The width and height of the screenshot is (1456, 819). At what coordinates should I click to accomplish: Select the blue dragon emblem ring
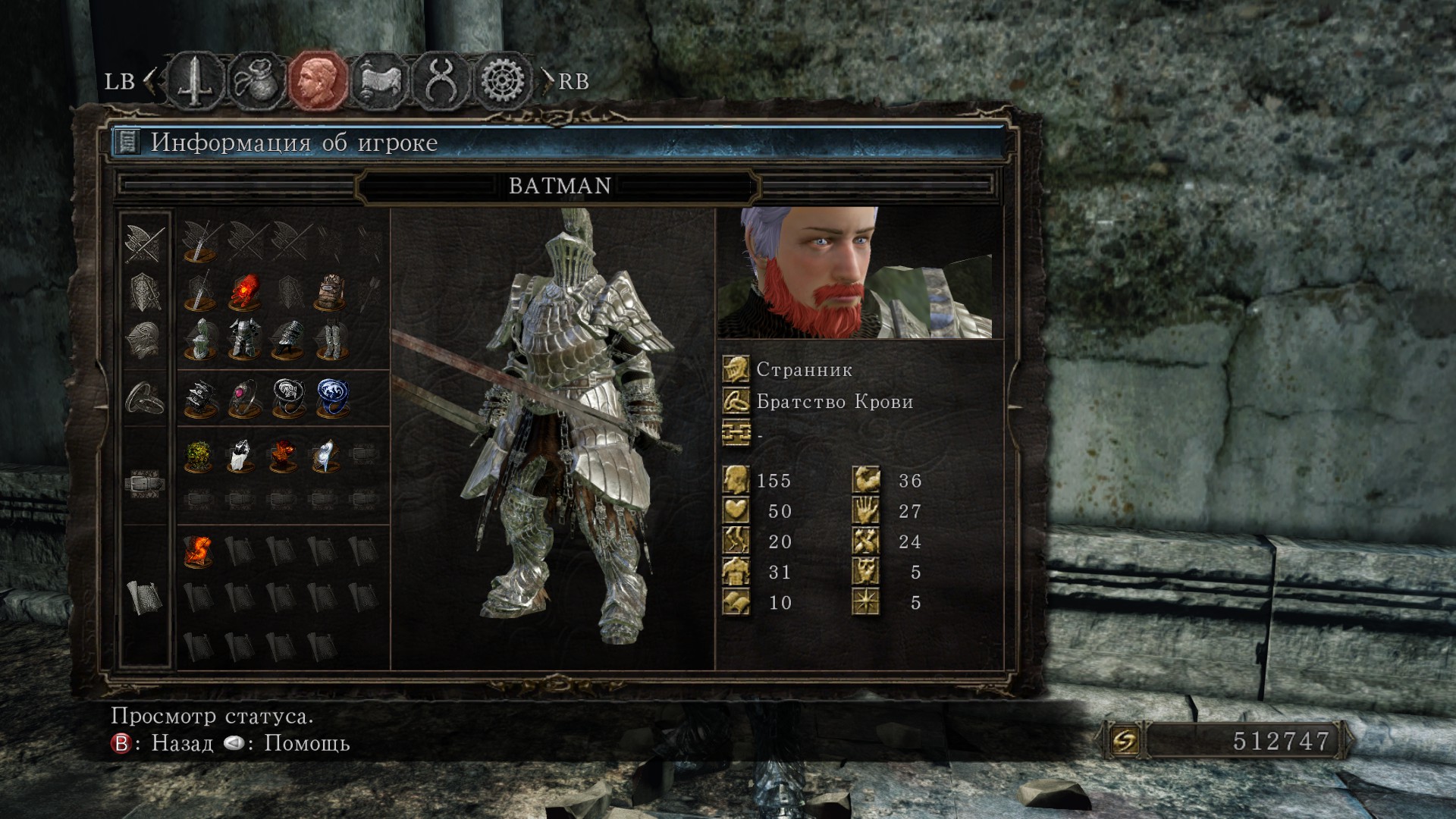[x=331, y=399]
